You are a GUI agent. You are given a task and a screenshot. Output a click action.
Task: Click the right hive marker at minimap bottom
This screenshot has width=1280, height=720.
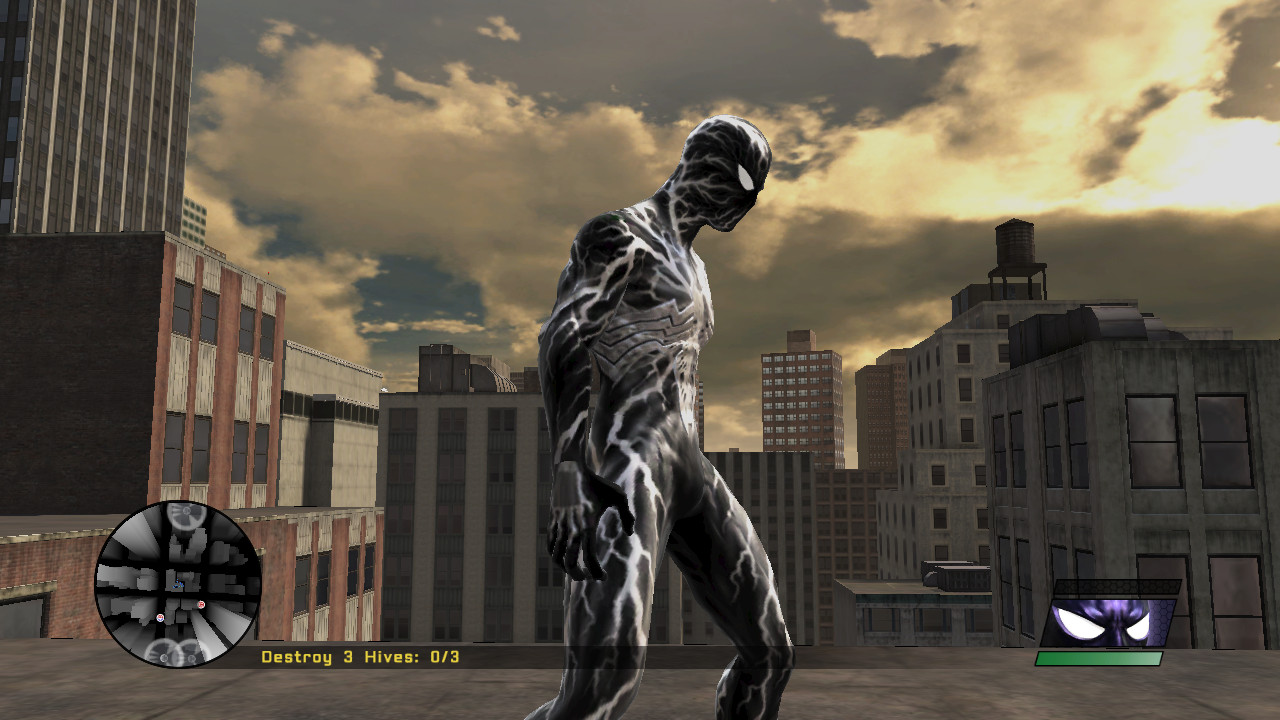(190, 657)
